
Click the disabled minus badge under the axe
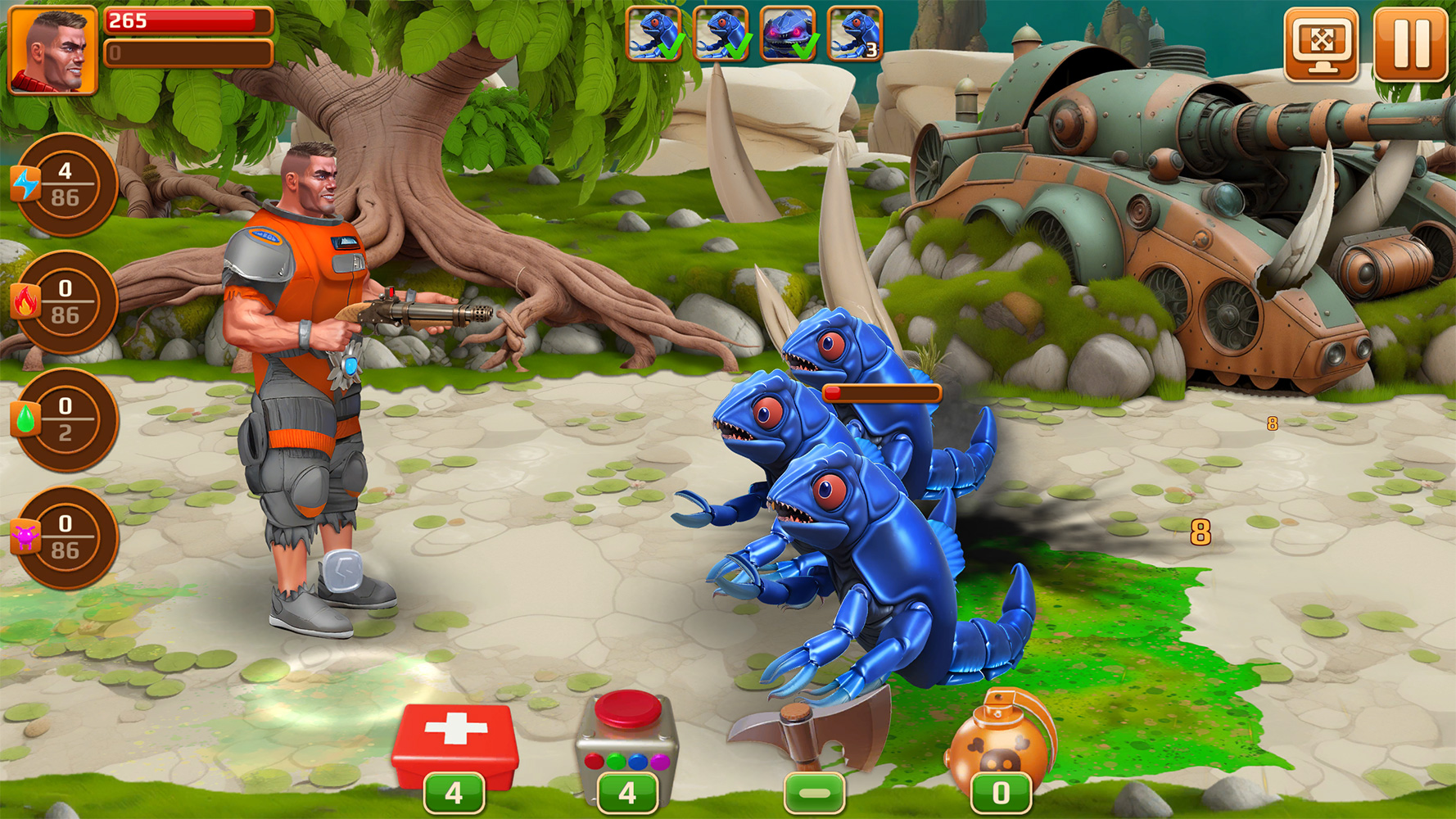click(x=815, y=792)
